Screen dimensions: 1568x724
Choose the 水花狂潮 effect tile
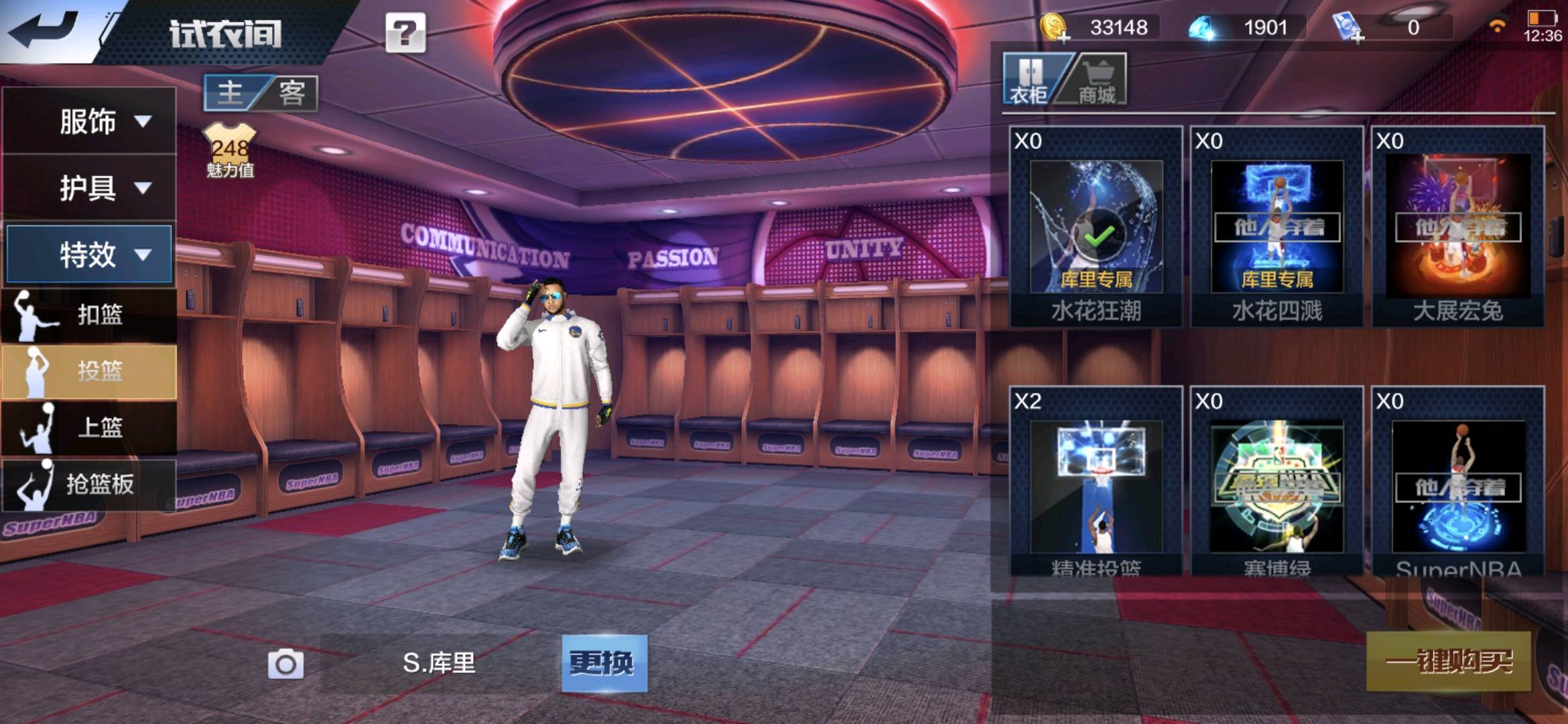(1096, 227)
